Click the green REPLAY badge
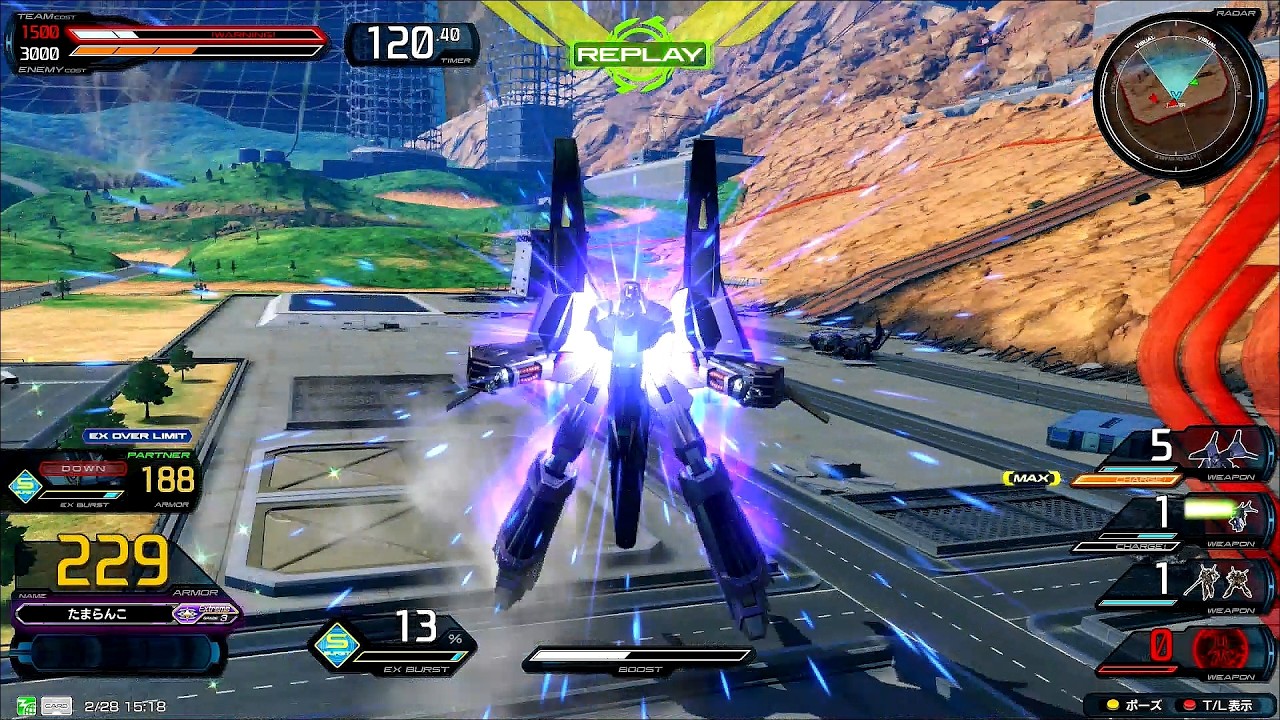The height and width of the screenshot is (720, 1280). [x=640, y=55]
